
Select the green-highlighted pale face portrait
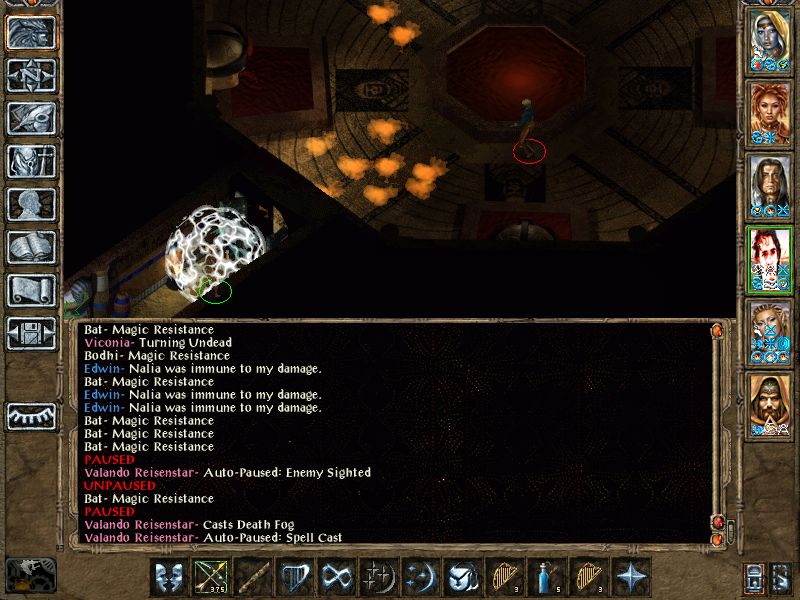pyautogui.click(x=771, y=257)
